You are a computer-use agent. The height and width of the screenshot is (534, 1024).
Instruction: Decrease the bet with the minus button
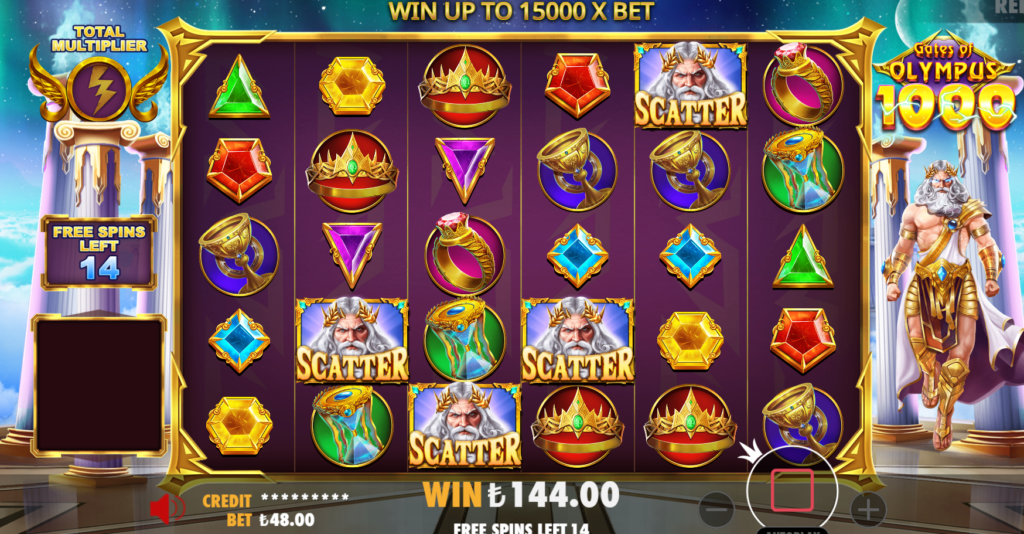click(x=716, y=509)
